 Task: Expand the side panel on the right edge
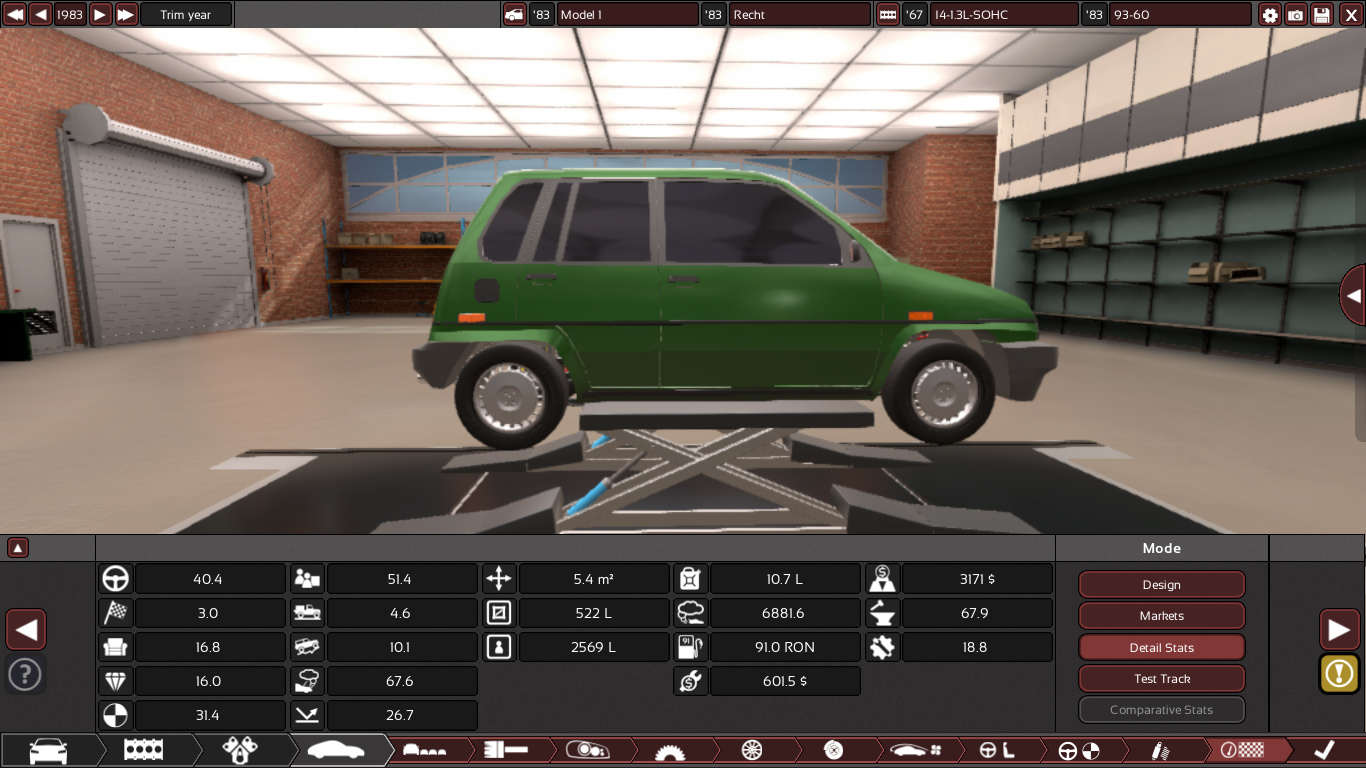point(1353,295)
